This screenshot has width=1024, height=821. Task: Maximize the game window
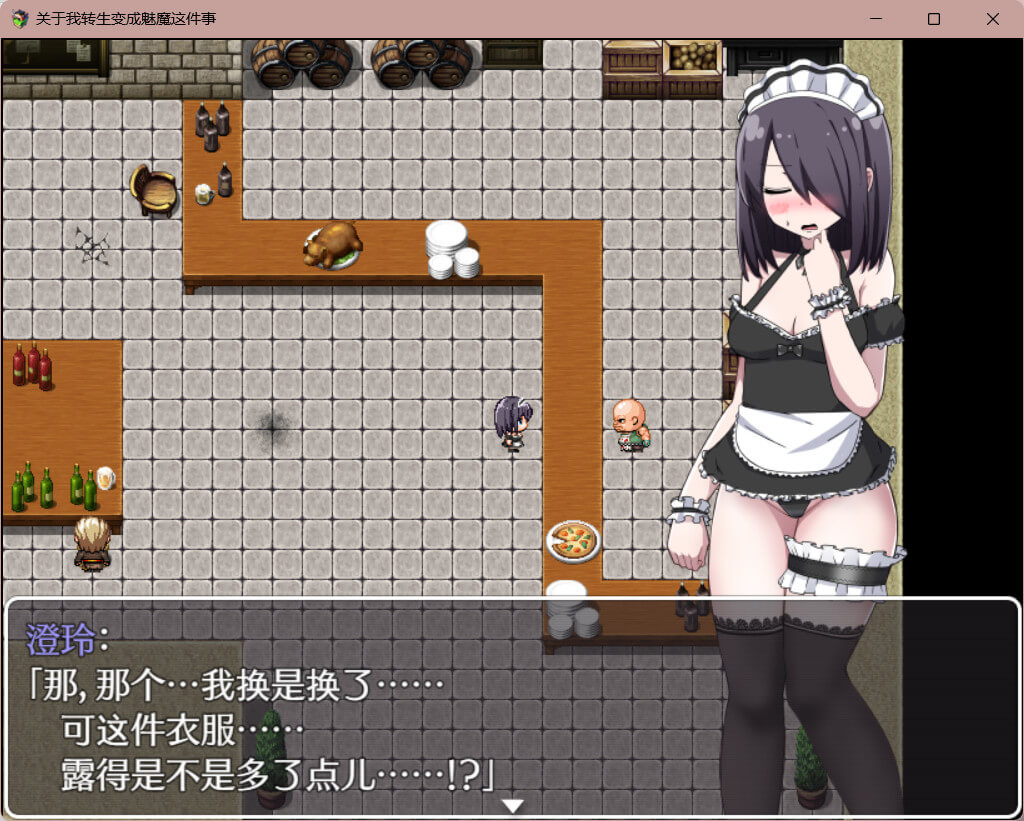pyautogui.click(x=934, y=19)
